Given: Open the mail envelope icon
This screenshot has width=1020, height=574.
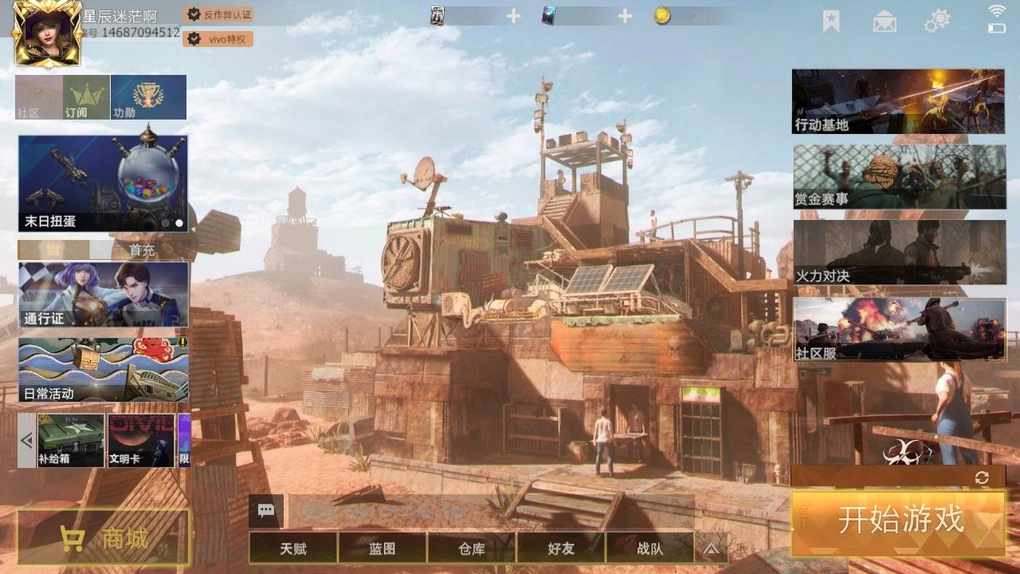Looking at the screenshot, I should pos(884,21).
